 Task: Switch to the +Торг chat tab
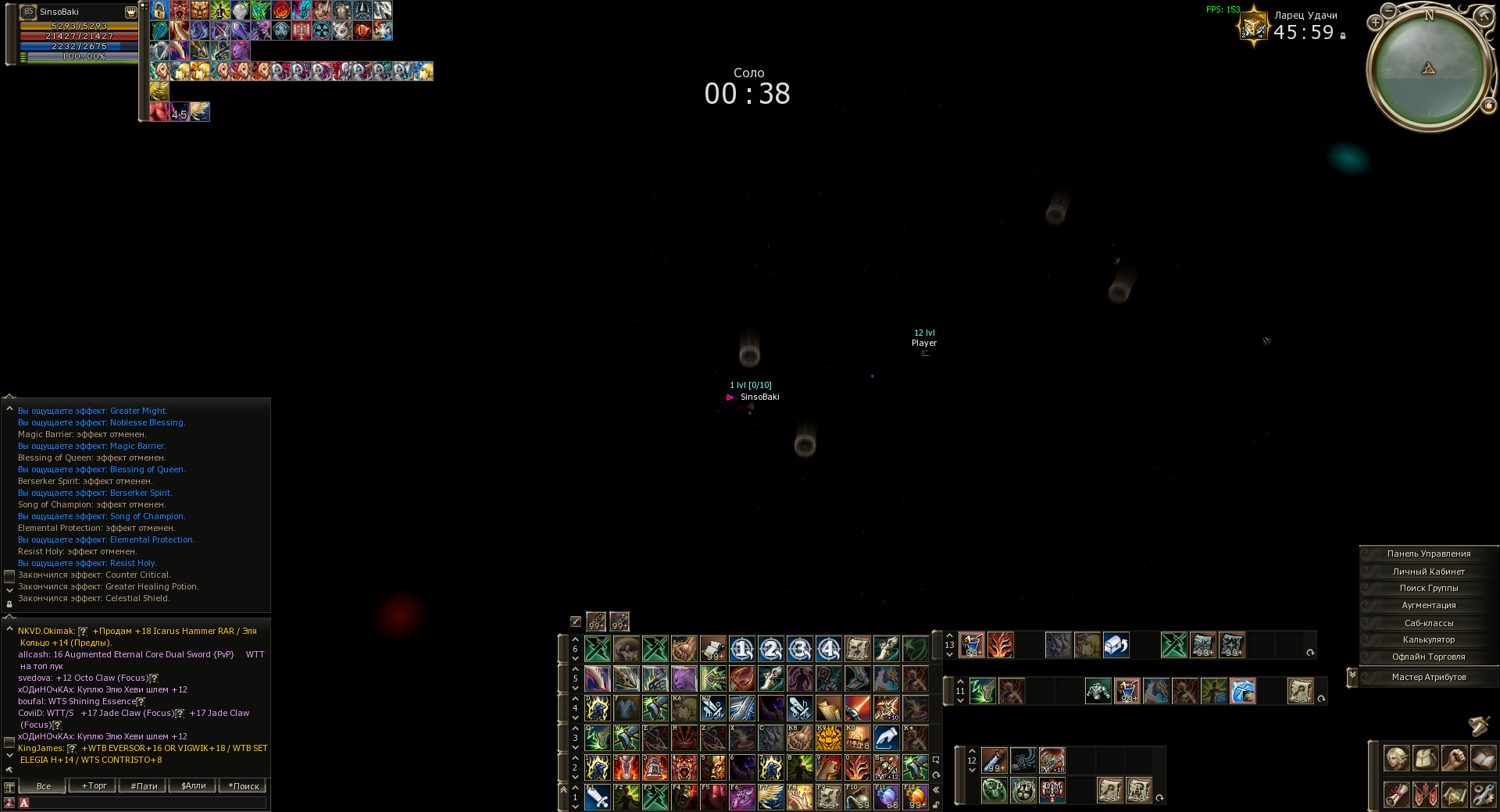(92, 786)
